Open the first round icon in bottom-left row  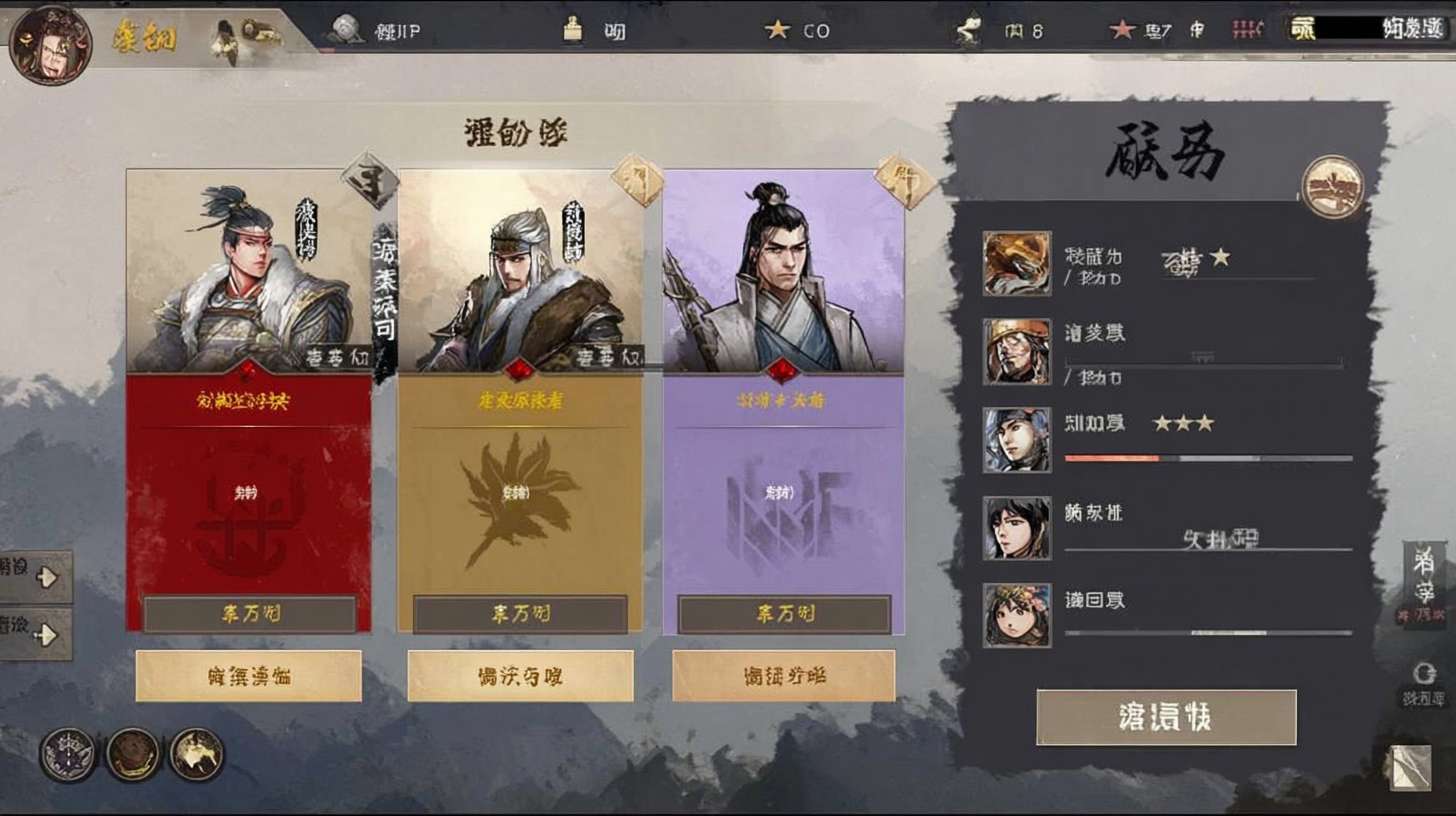pos(68,754)
